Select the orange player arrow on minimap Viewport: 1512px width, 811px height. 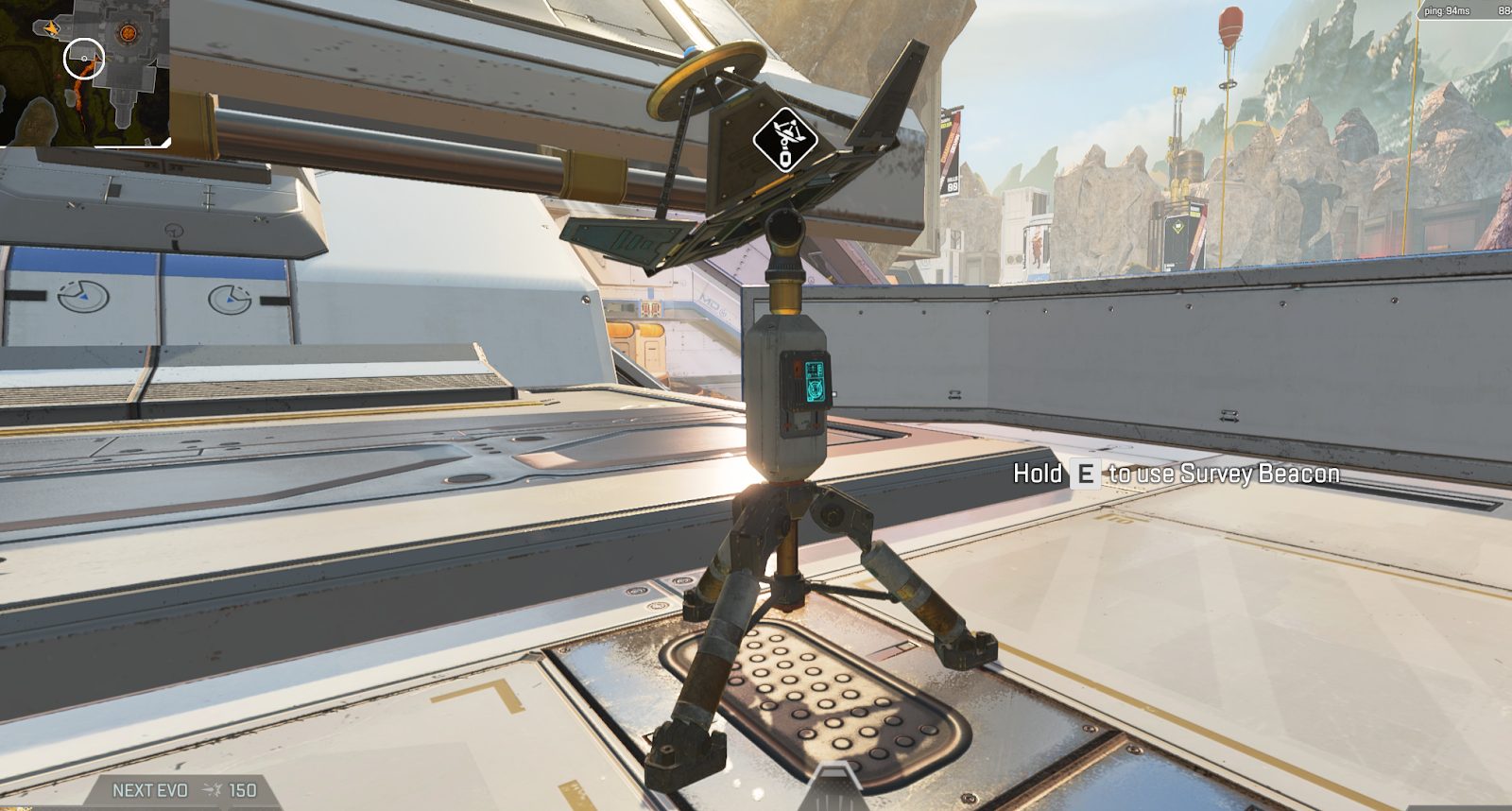click(50, 27)
